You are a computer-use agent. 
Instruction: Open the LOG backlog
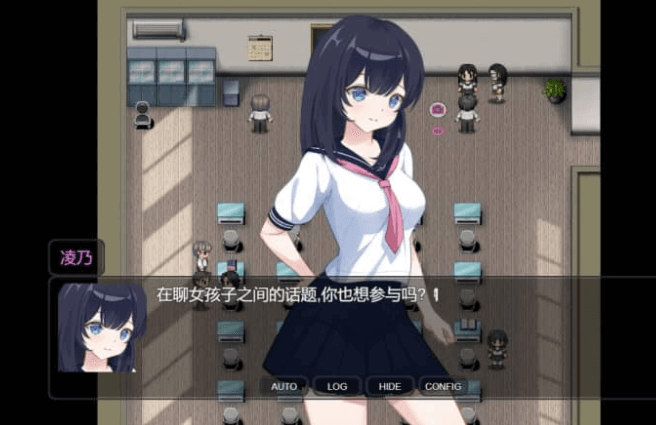tap(337, 386)
